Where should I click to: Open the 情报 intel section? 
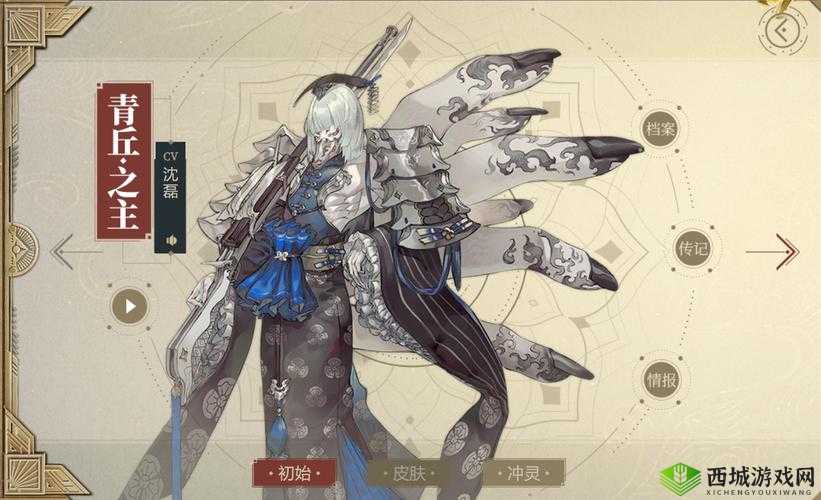[x=662, y=379]
